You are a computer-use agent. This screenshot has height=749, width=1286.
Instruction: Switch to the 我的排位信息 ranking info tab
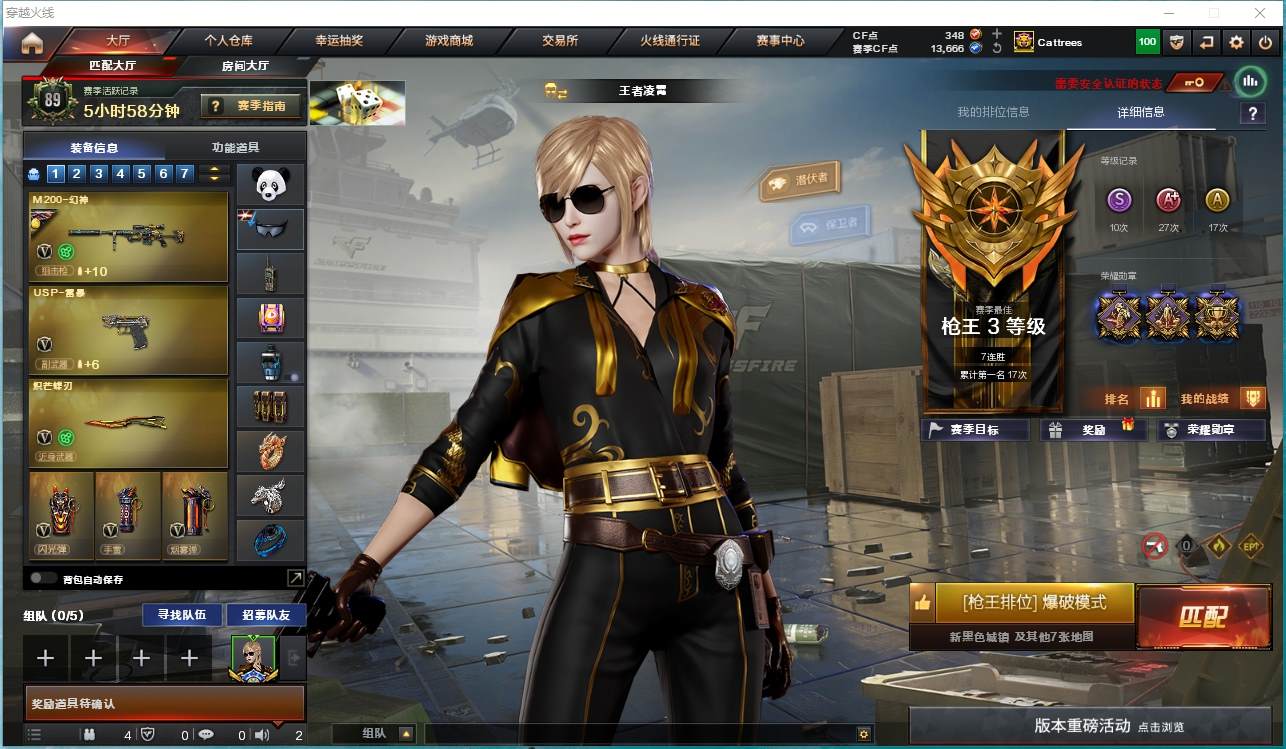pyautogui.click(x=993, y=112)
